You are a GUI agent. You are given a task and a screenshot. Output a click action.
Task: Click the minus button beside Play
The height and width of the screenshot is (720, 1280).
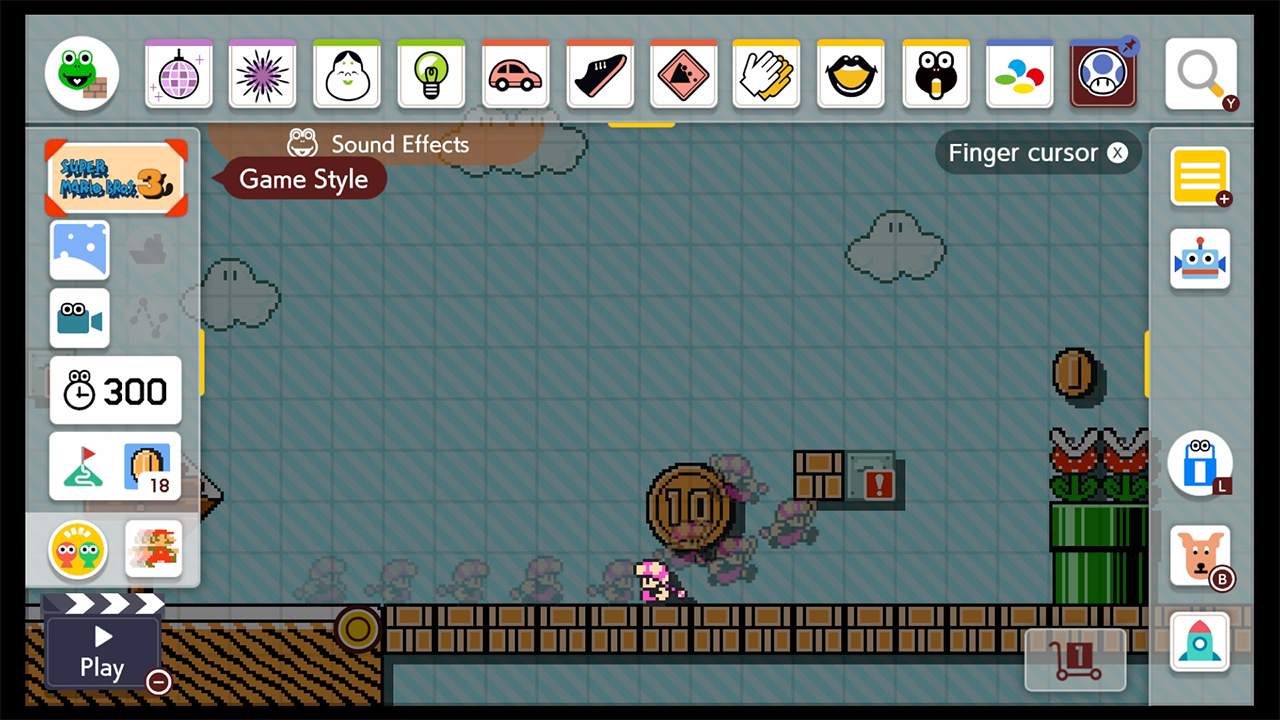[x=157, y=682]
